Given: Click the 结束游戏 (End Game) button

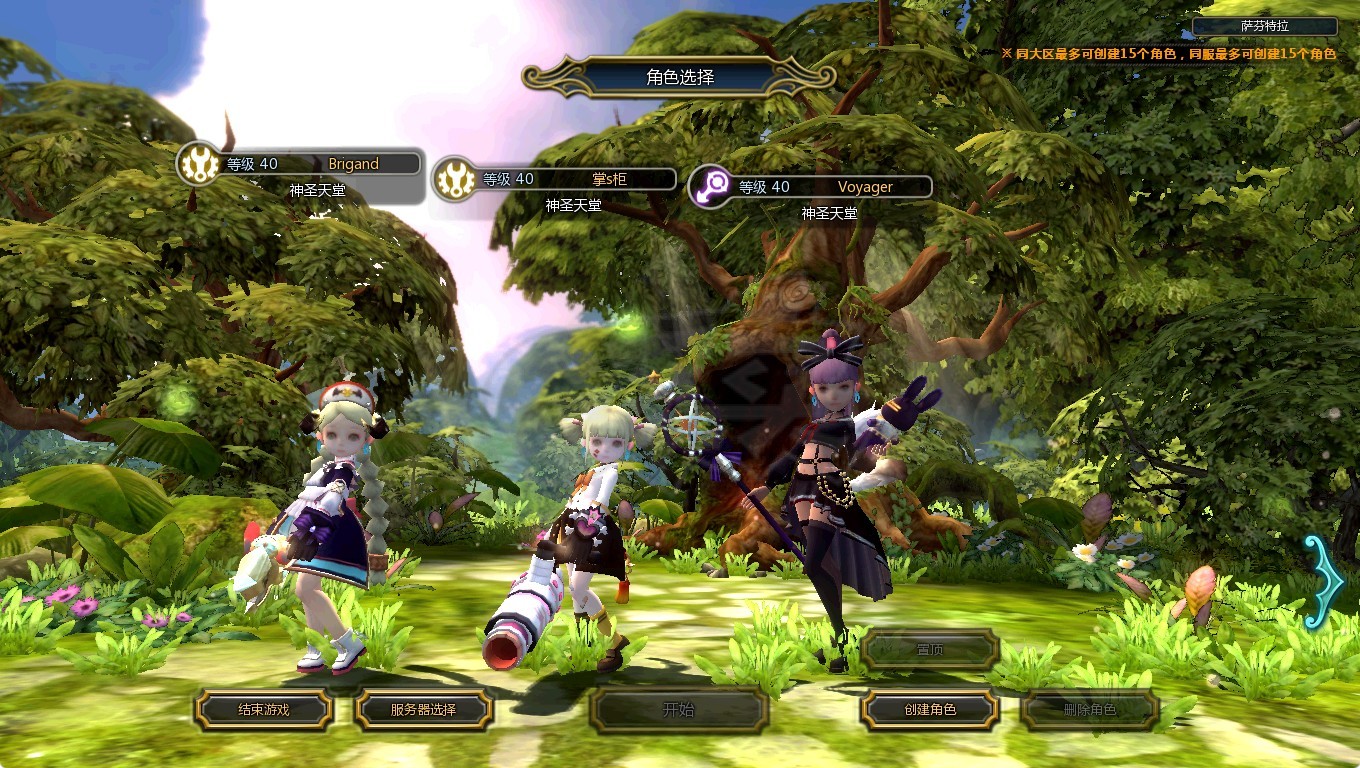Looking at the screenshot, I should pyautogui.click(x=263, y=710).
